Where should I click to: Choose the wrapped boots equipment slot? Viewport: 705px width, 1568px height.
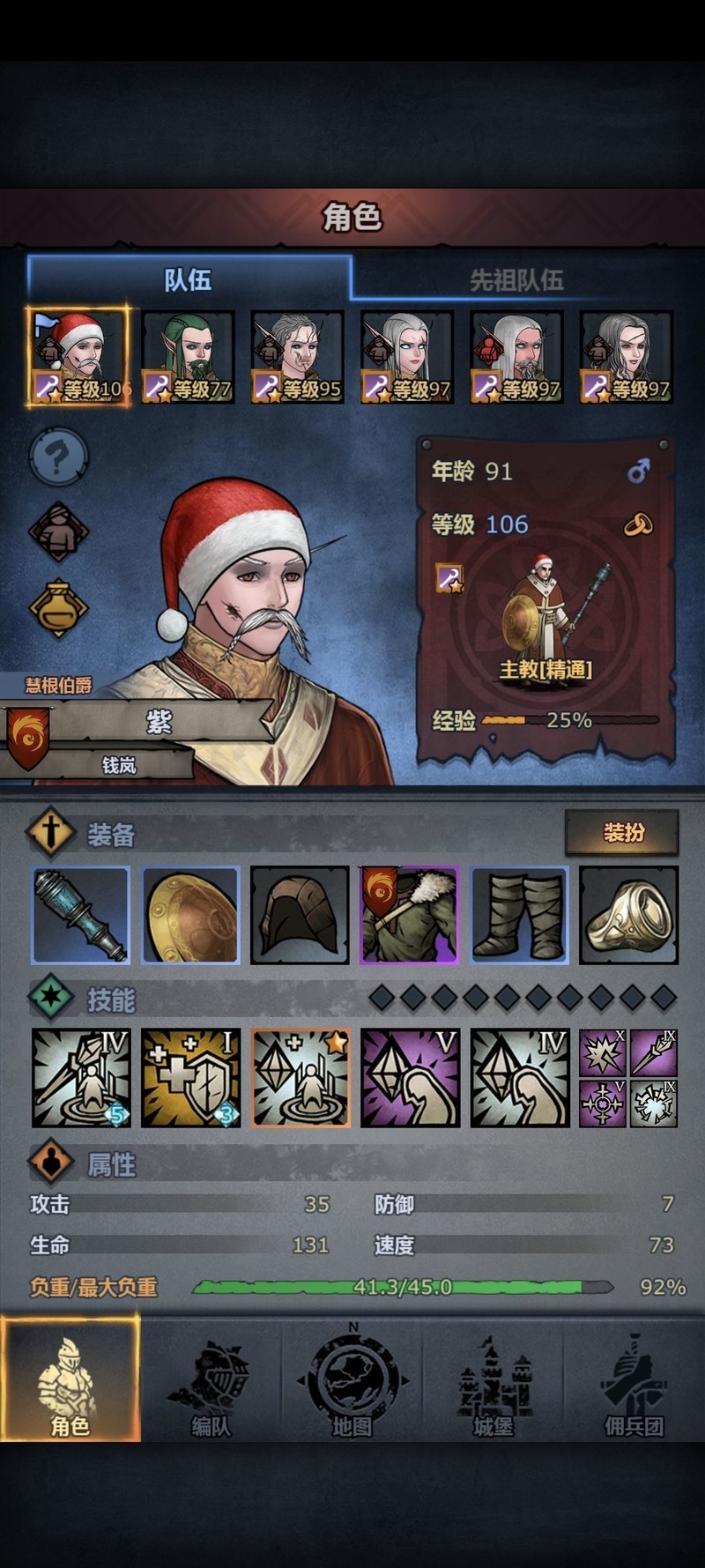[519, 915]
